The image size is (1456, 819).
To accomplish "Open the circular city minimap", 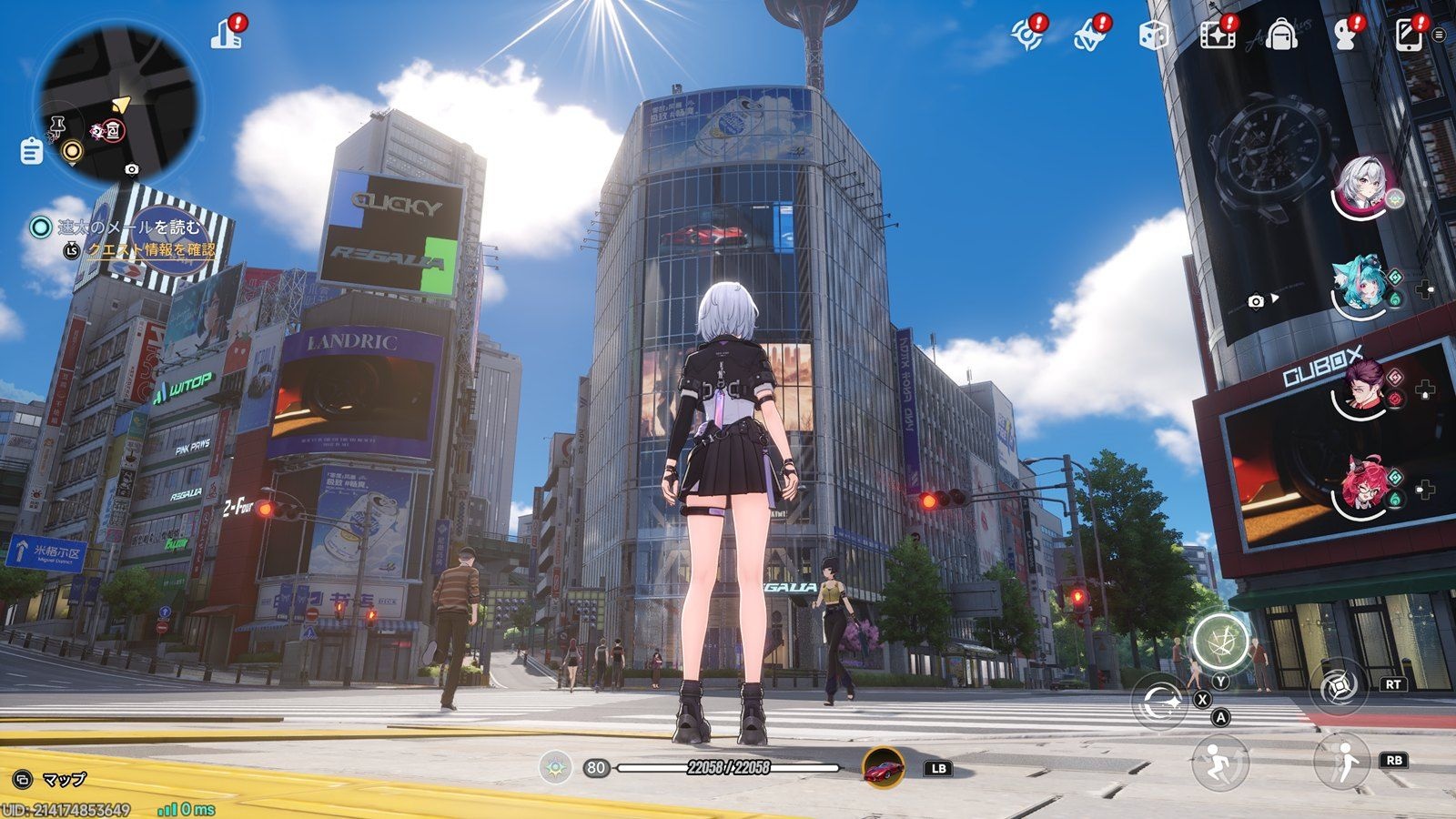I will (x=116, y=102).
